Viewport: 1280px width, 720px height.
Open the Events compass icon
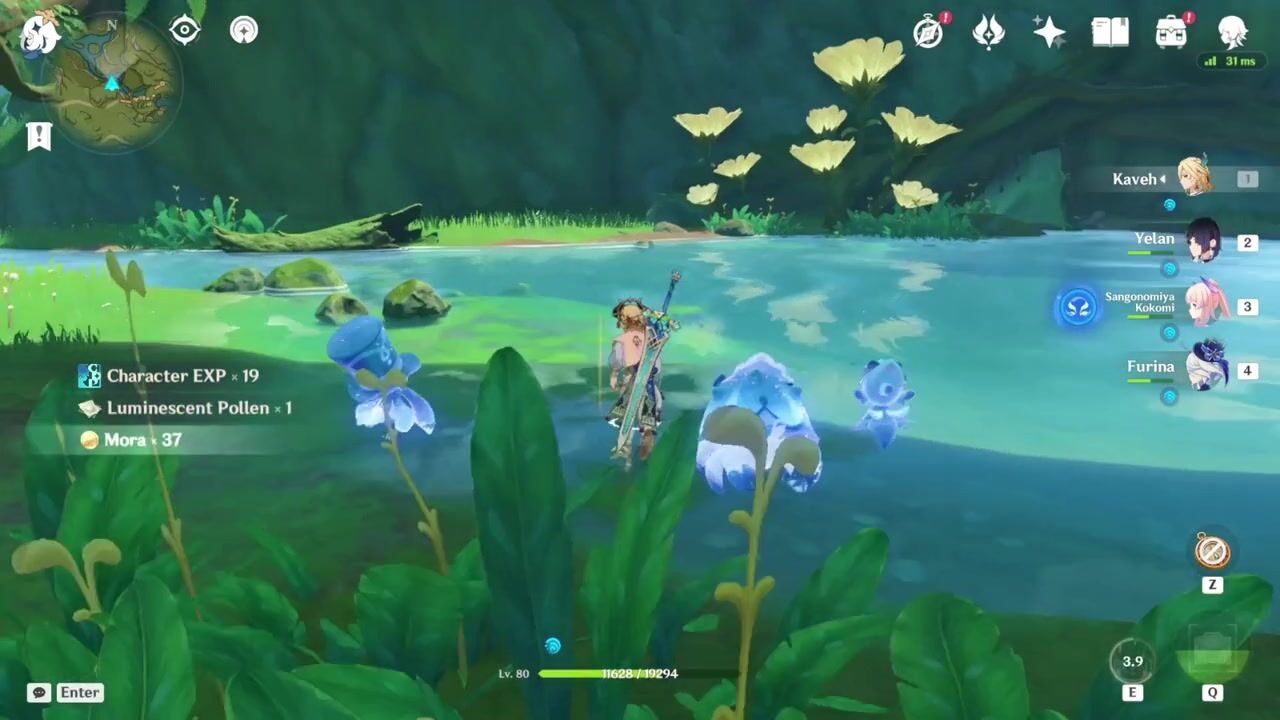click(929, 32)
